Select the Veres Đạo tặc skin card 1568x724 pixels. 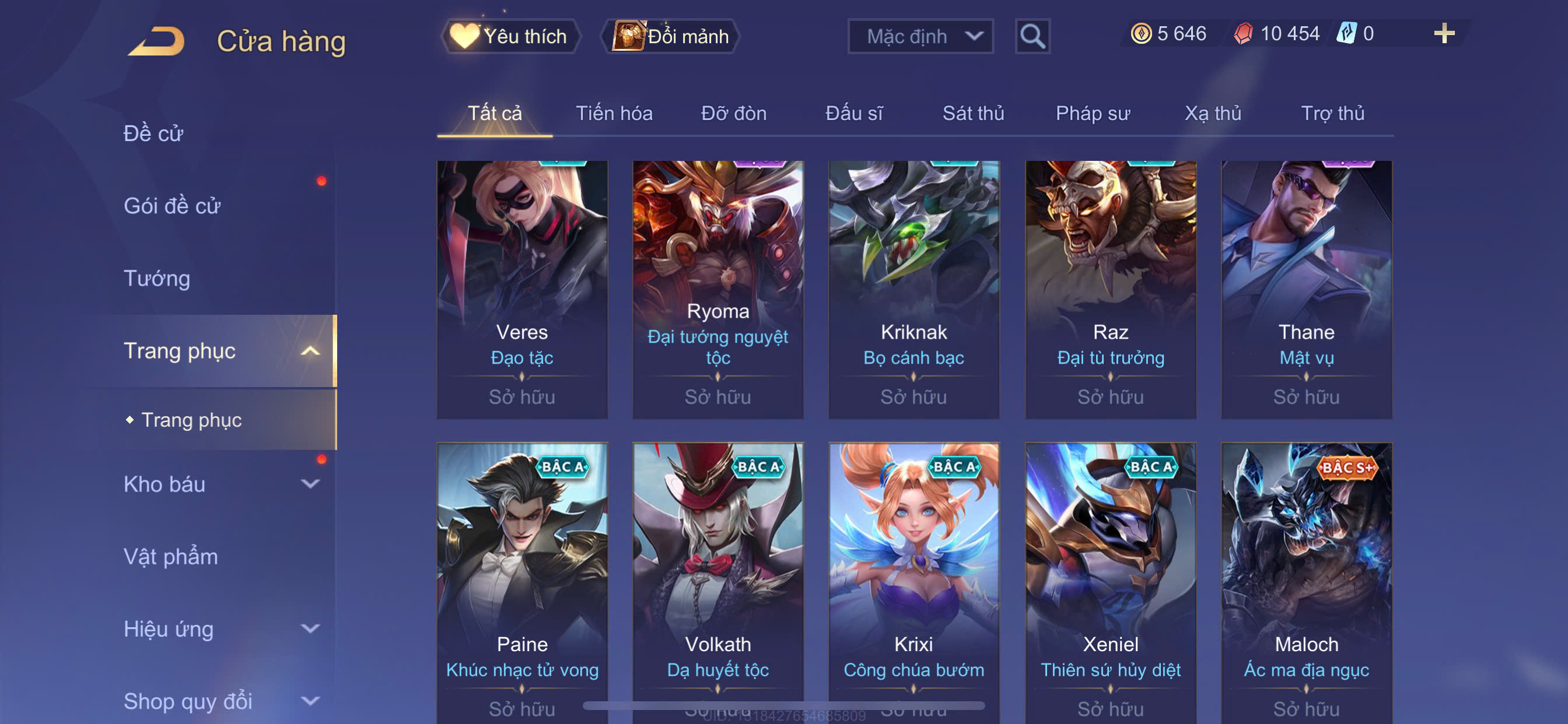coord(522,289)
